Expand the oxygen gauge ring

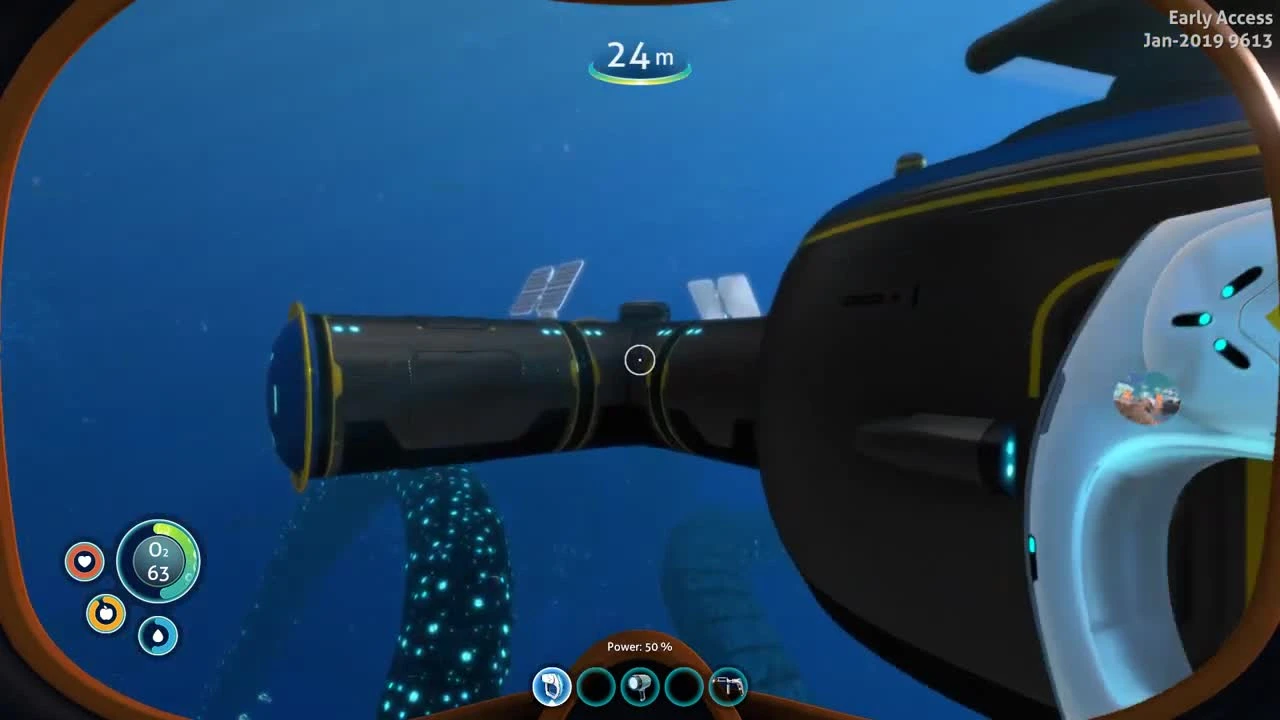pyautogui.click(x=158, y=563)
